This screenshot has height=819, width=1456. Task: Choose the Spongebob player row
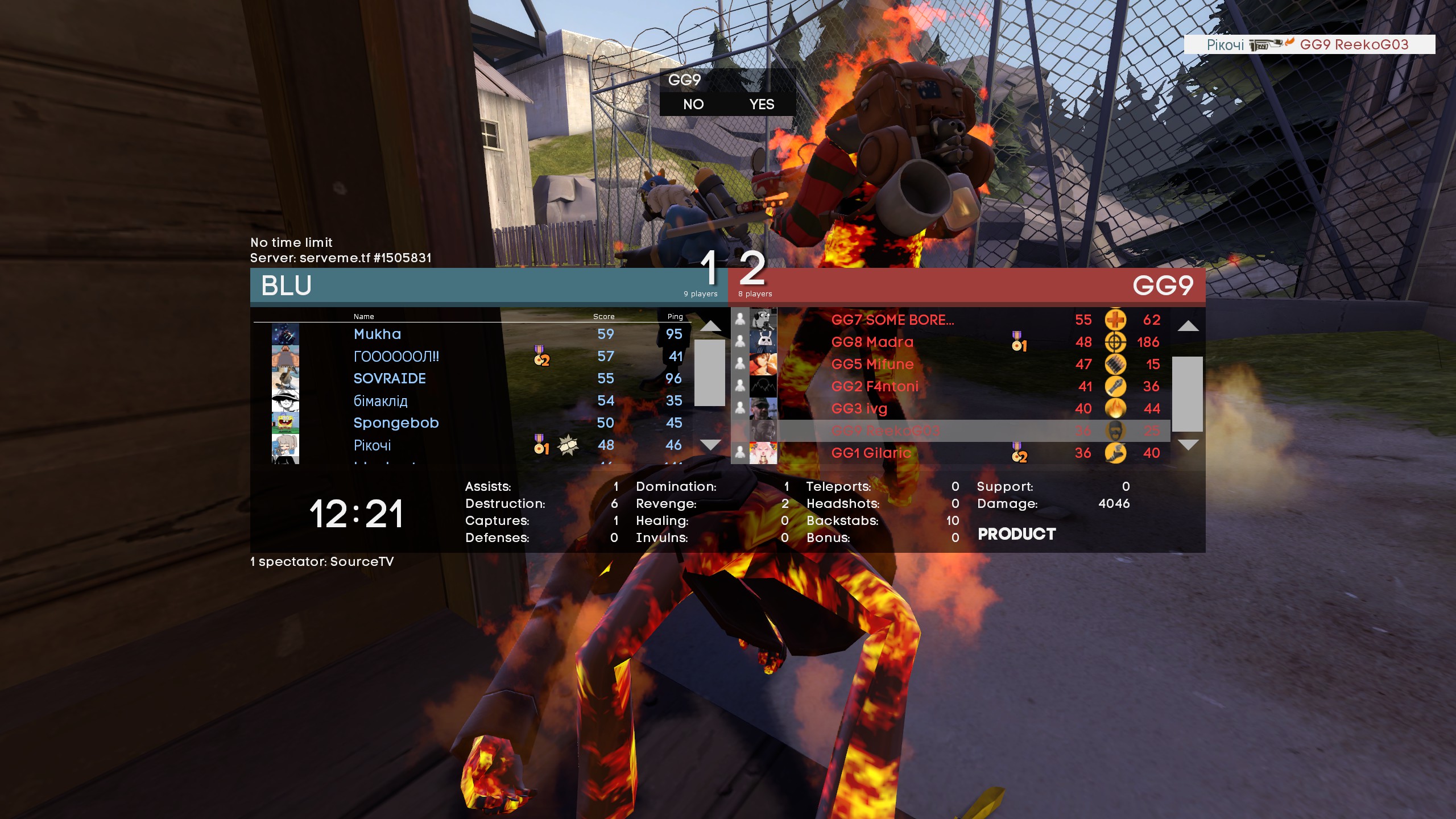pyautogui.click(x=396, y=423)
